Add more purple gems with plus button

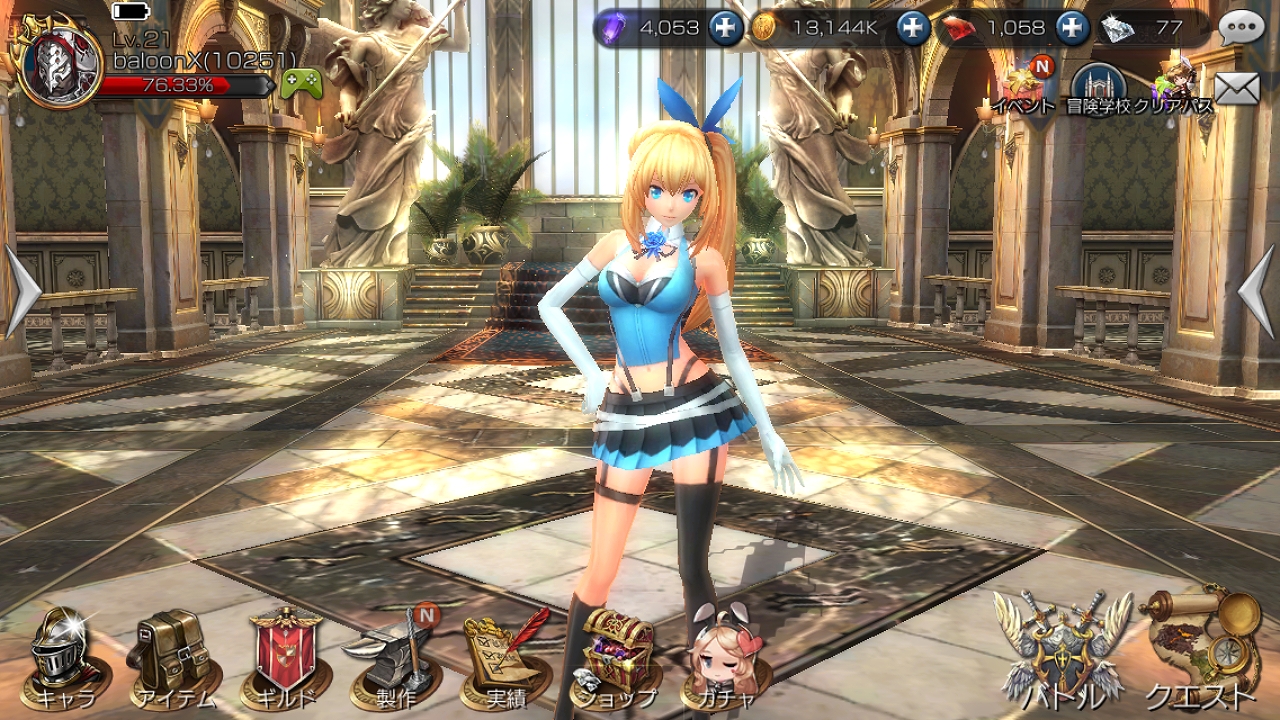click(x=726, y=28)
